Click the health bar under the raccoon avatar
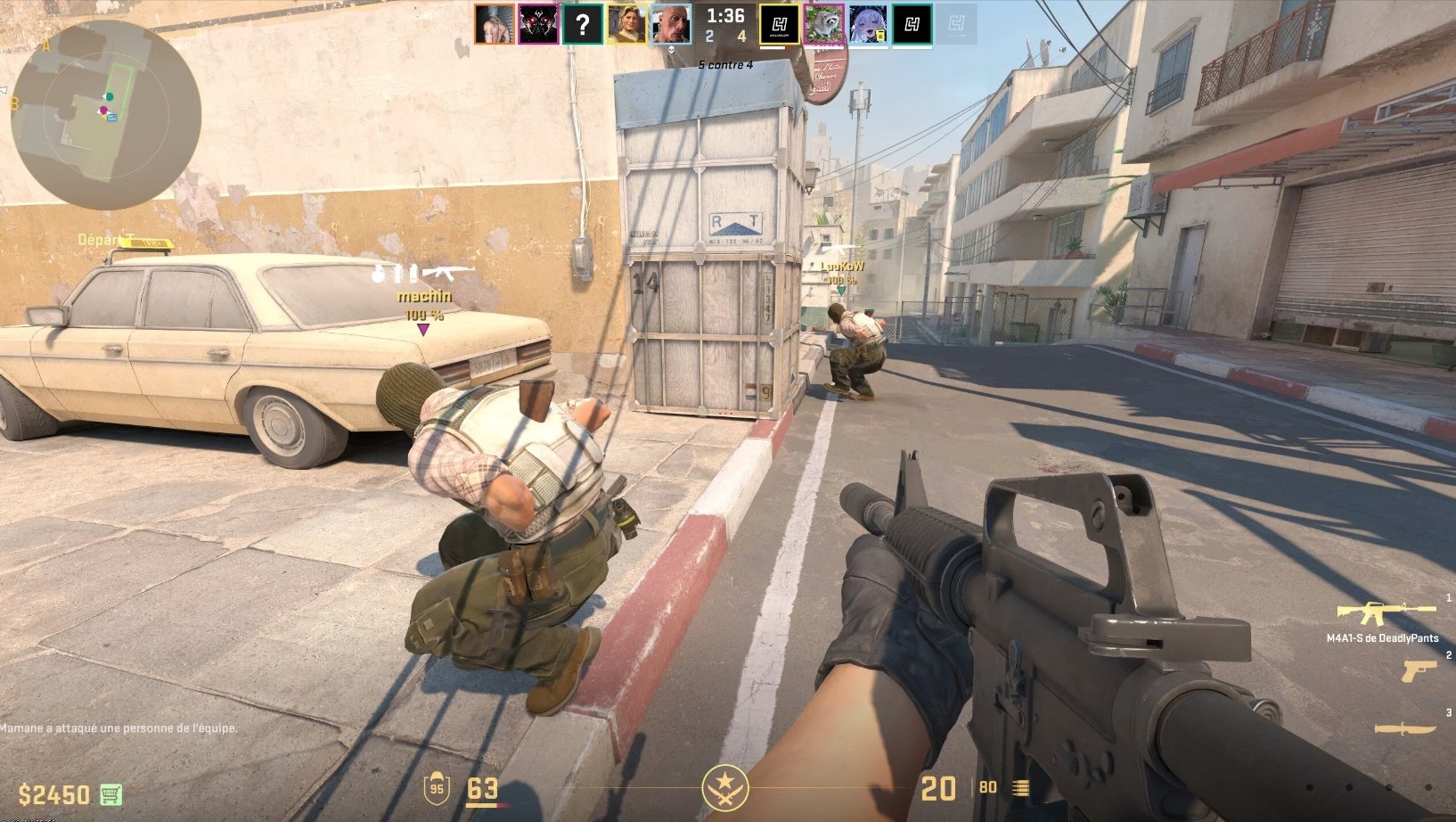1456x822 pixels. [823, 47]
